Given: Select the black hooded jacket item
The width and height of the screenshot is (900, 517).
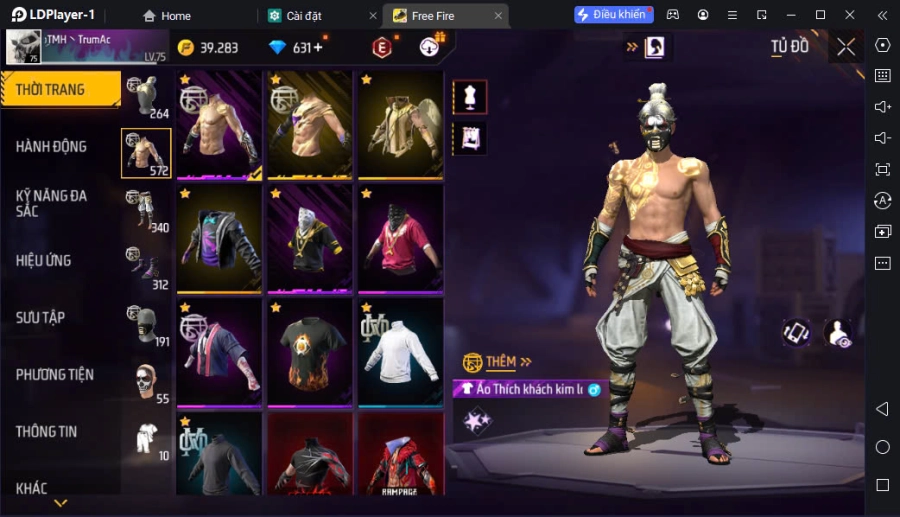Looking at the screenshot, I should coord(220,239).
